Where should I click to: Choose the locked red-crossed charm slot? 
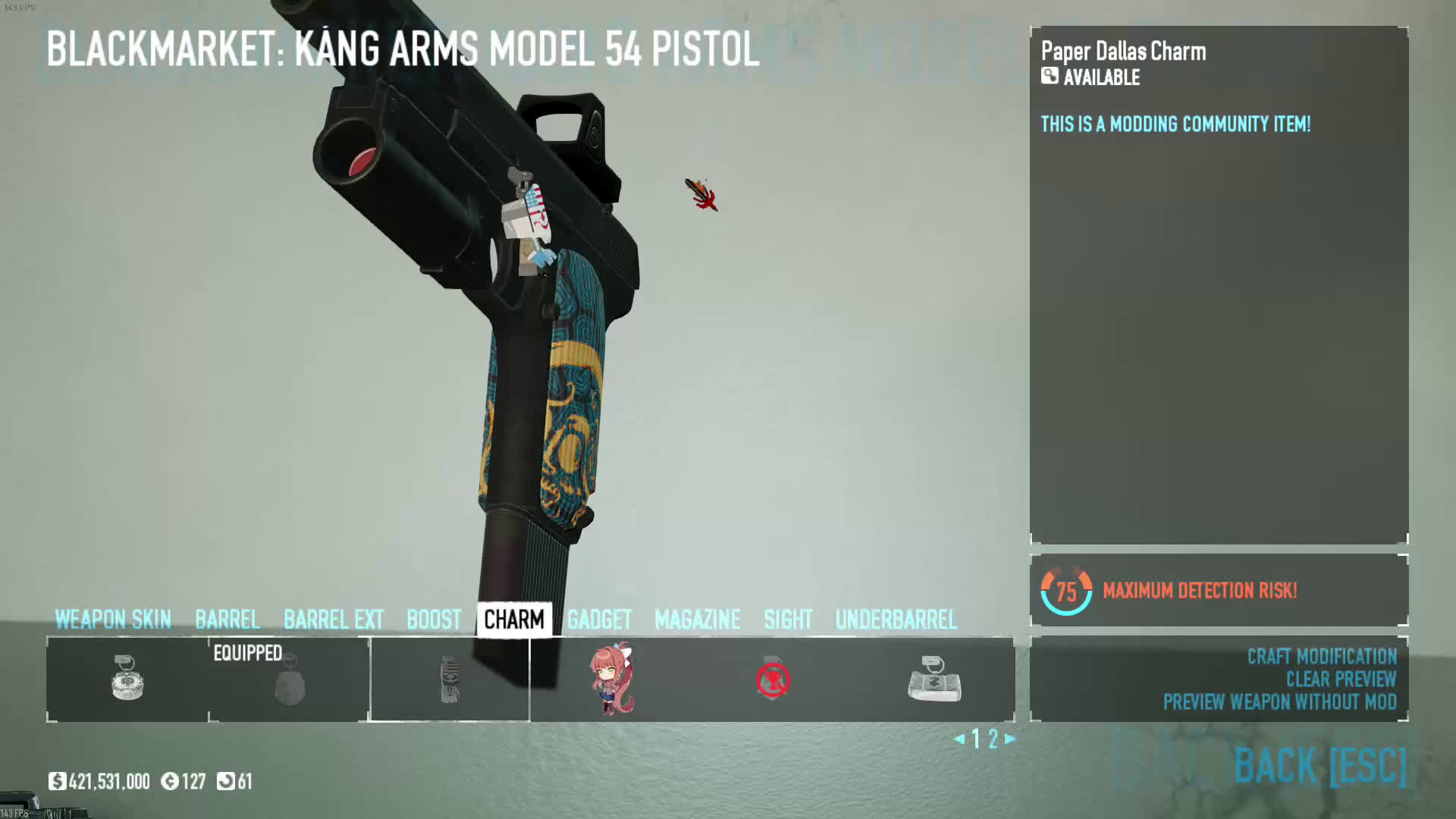click(x=773, y=679)
